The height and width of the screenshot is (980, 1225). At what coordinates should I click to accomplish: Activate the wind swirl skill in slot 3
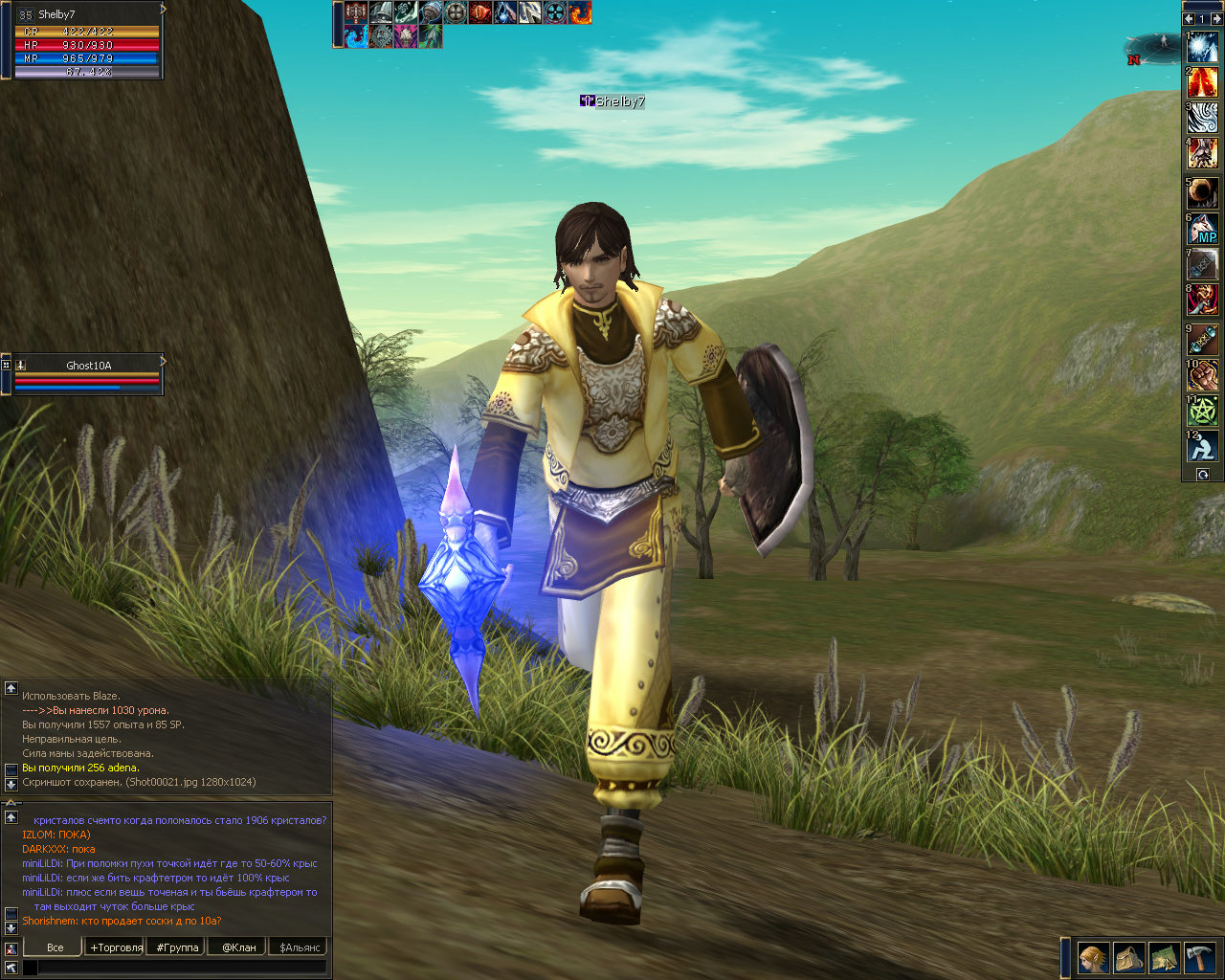[1203, 118]
